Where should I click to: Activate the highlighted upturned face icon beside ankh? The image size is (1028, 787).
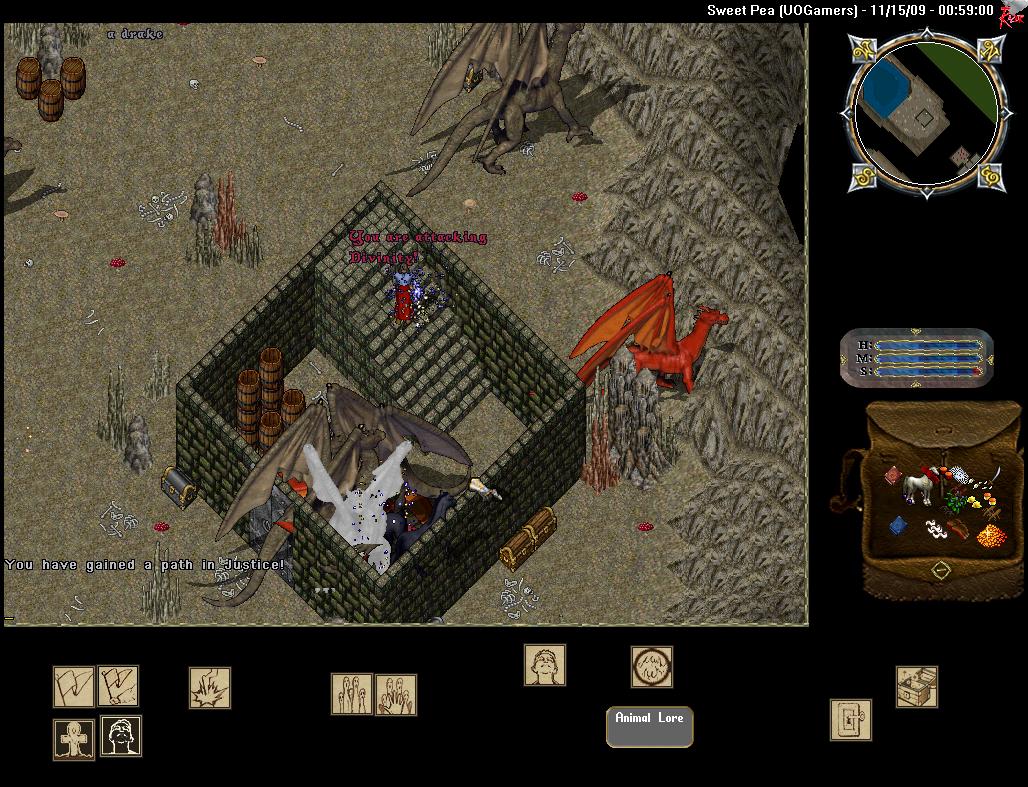tap(121, 736)
